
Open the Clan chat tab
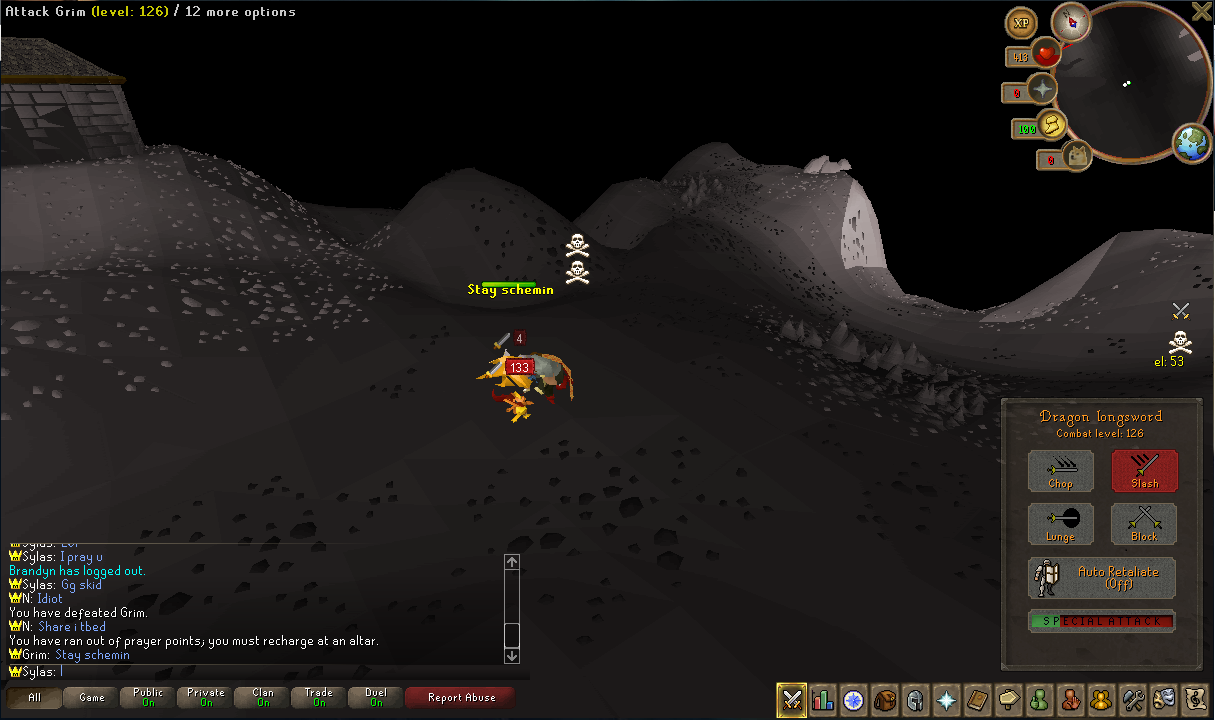pyautogui.click(x=263, y=698)
